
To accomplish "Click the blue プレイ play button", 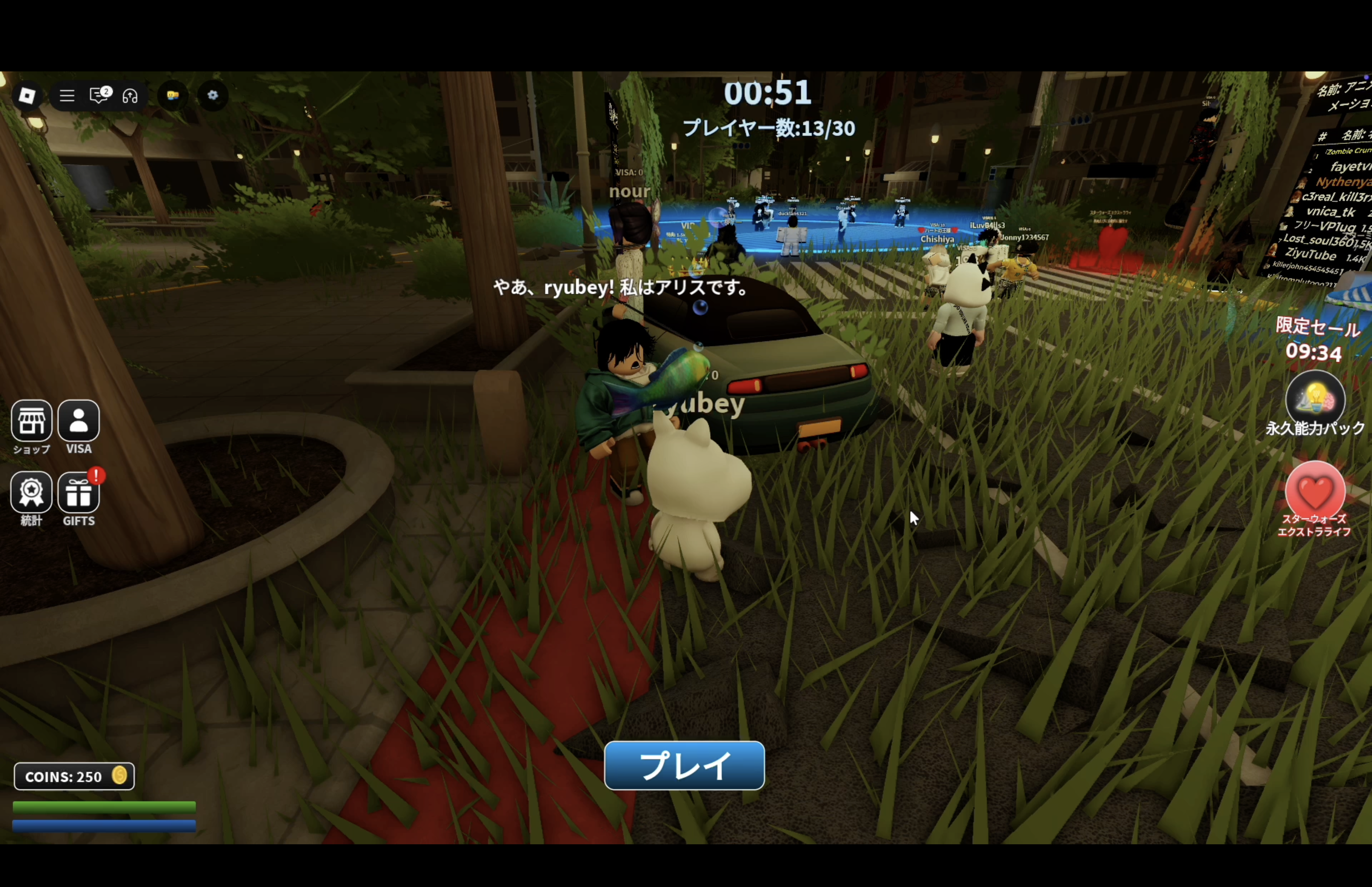I will 684,766.
